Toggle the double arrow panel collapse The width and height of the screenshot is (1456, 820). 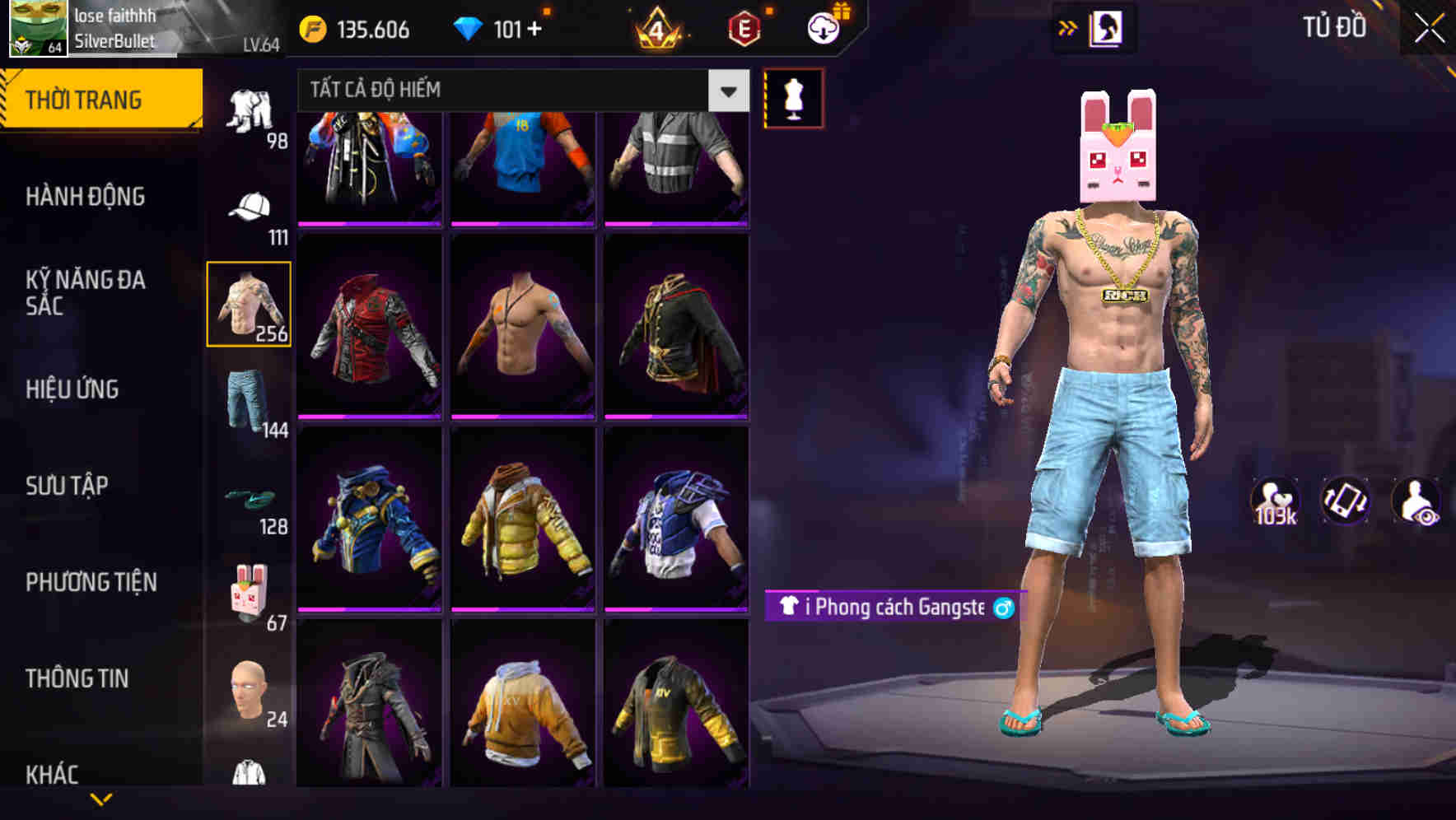1068,27
